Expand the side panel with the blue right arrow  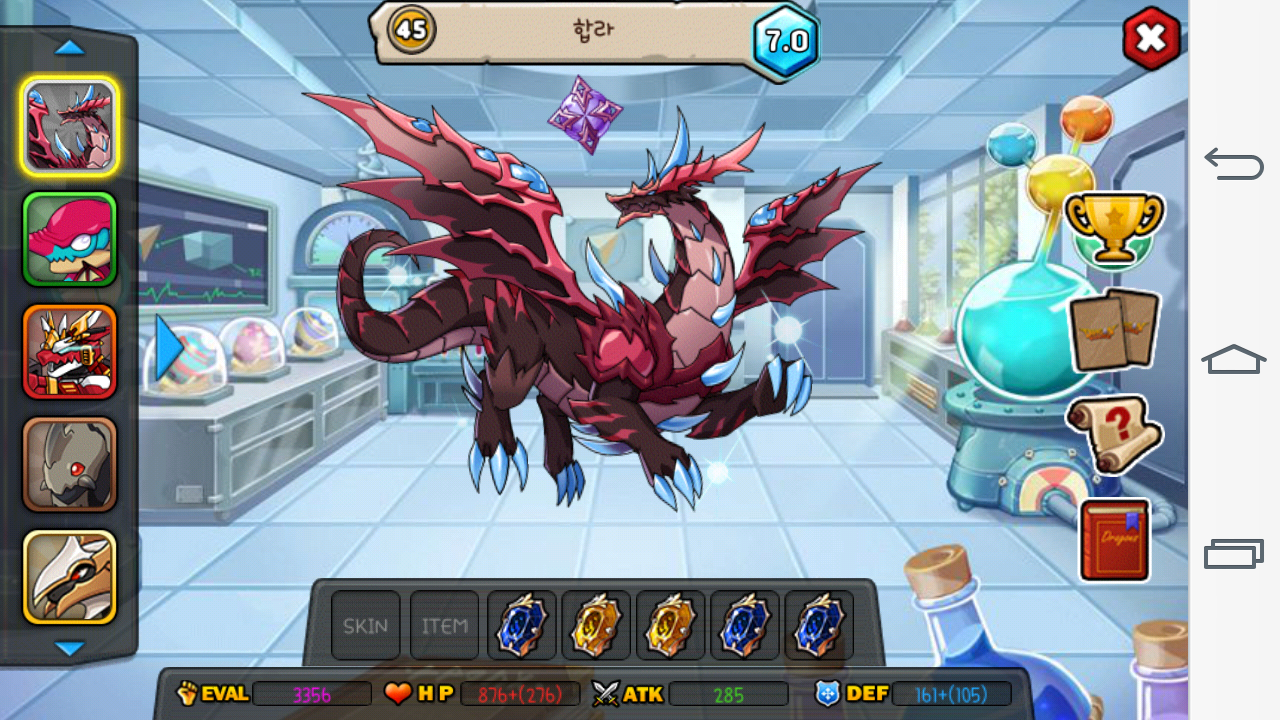[x=168, y=348]
